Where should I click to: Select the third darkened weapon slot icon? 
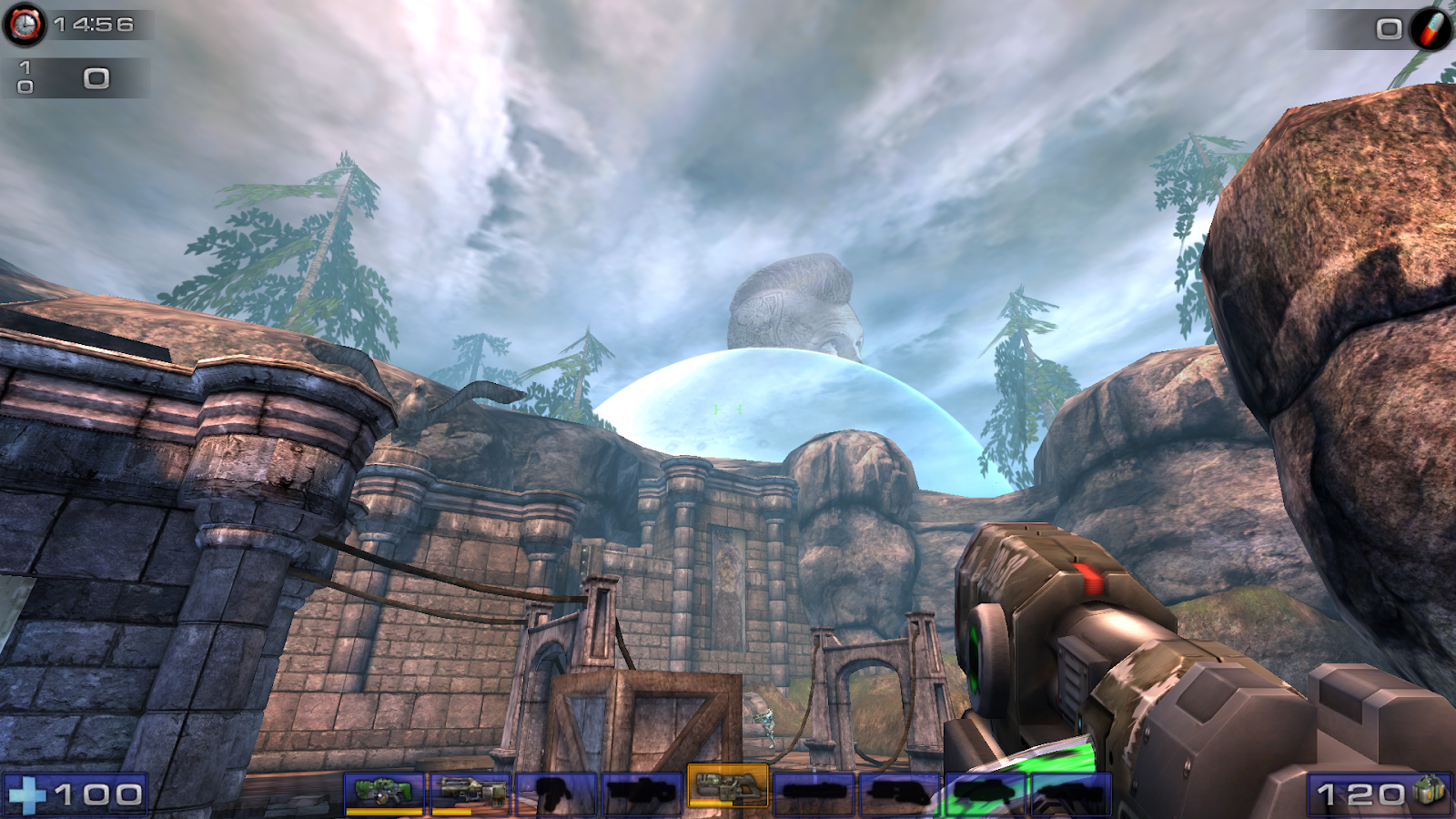pos(555,790)
